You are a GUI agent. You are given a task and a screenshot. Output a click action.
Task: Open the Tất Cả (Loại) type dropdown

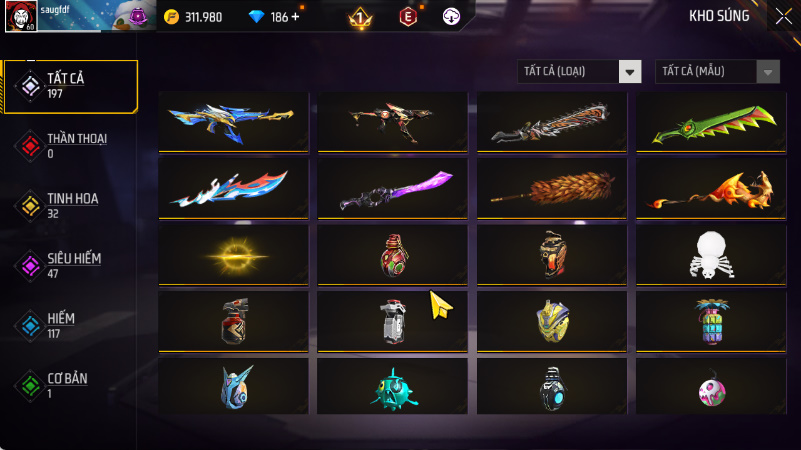tap(579, 71)
